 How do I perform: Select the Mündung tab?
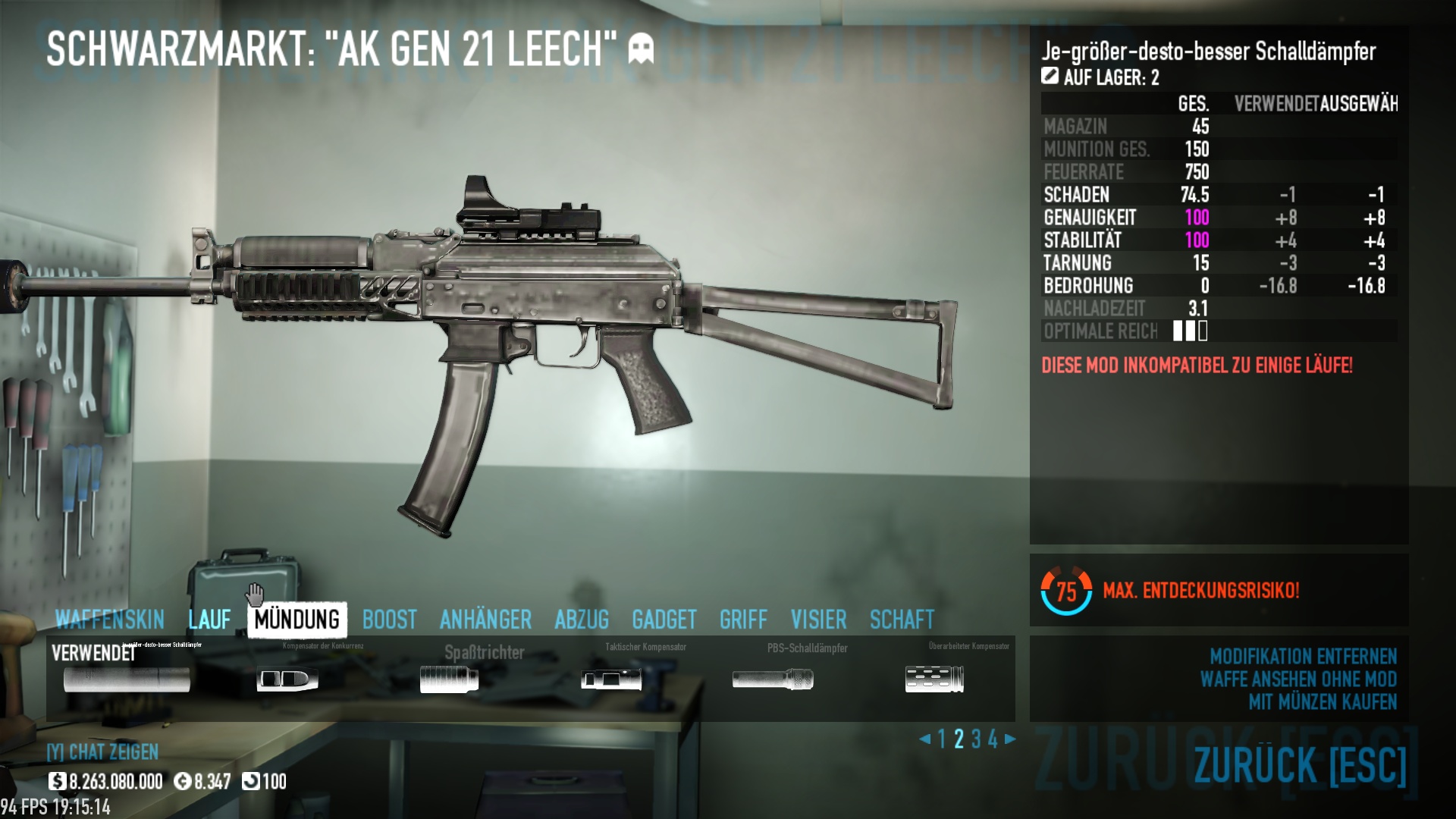click(x=297, y=620)
